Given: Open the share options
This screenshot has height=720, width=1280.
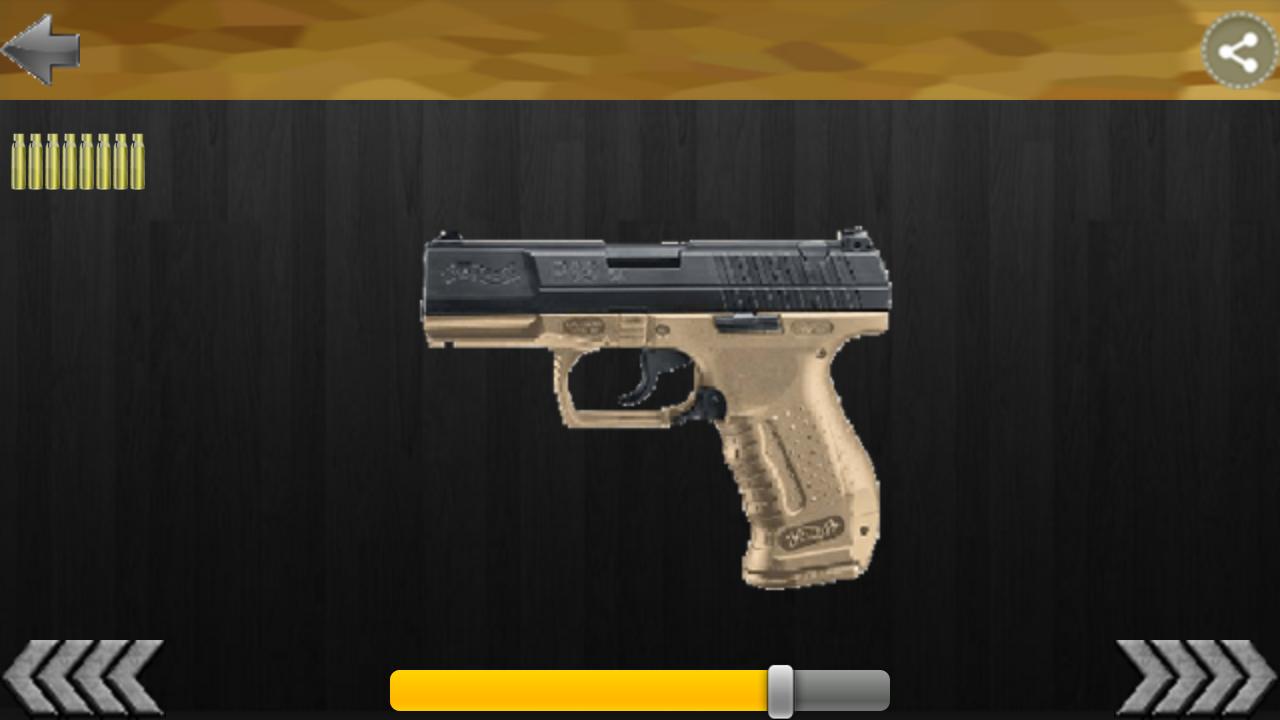Looking at the screenshot, I should pyautogui.click(x=1238, y=48).
